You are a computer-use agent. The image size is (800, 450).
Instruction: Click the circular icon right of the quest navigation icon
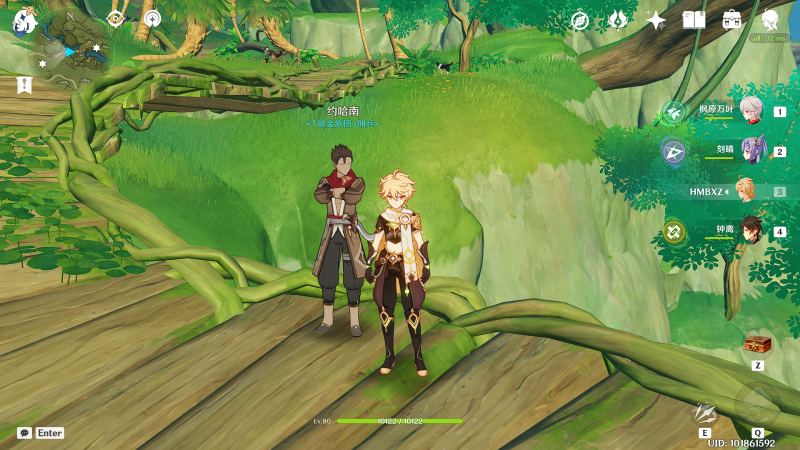pos(151,18)
